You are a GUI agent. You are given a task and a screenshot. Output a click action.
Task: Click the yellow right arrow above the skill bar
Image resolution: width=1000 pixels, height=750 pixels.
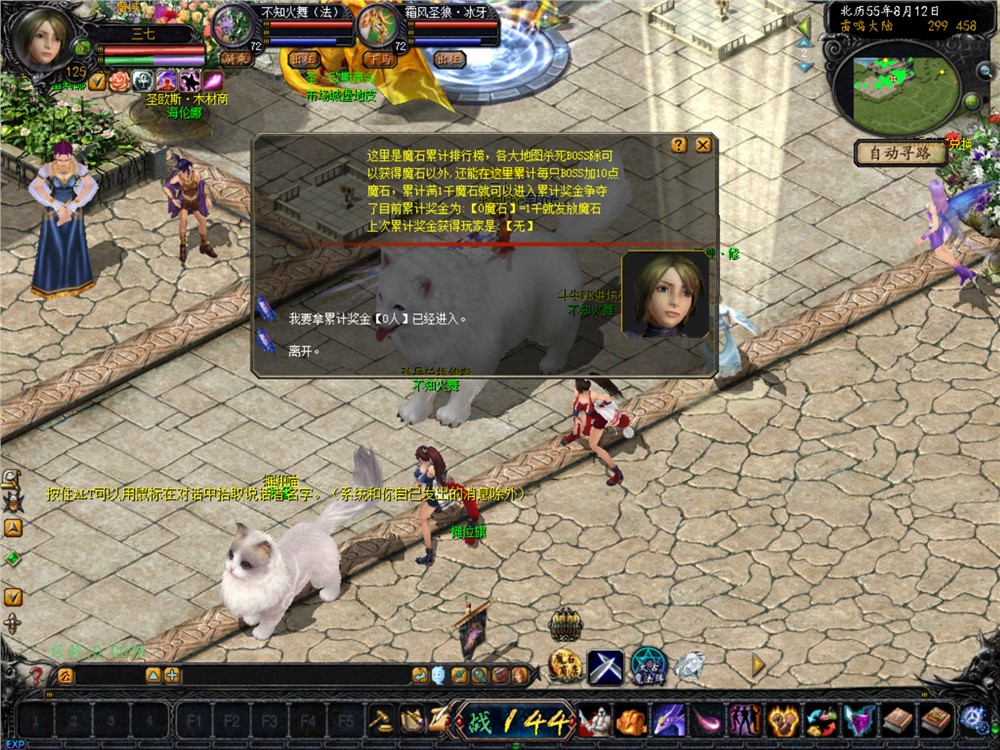(758, 663)
